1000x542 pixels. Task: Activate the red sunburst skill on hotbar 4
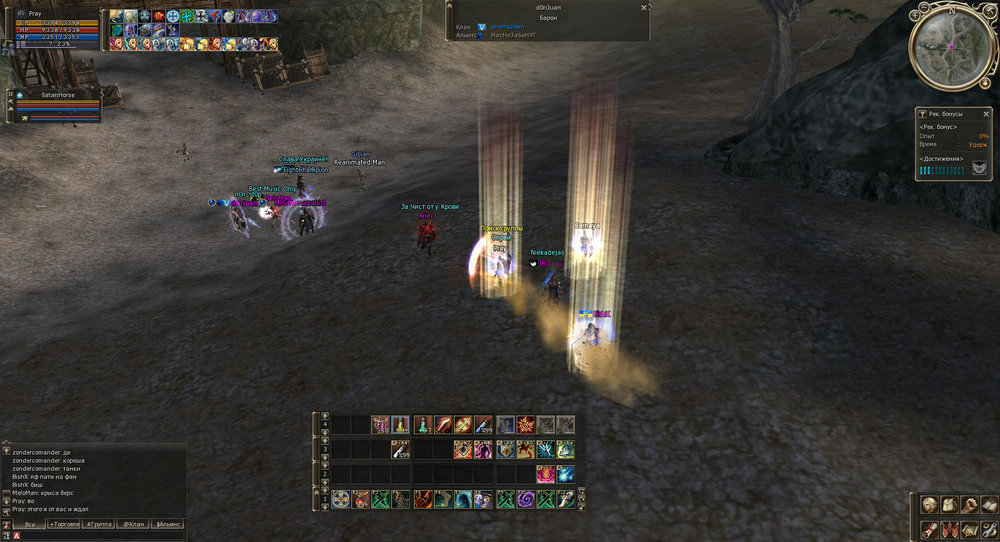coord(525,424)
